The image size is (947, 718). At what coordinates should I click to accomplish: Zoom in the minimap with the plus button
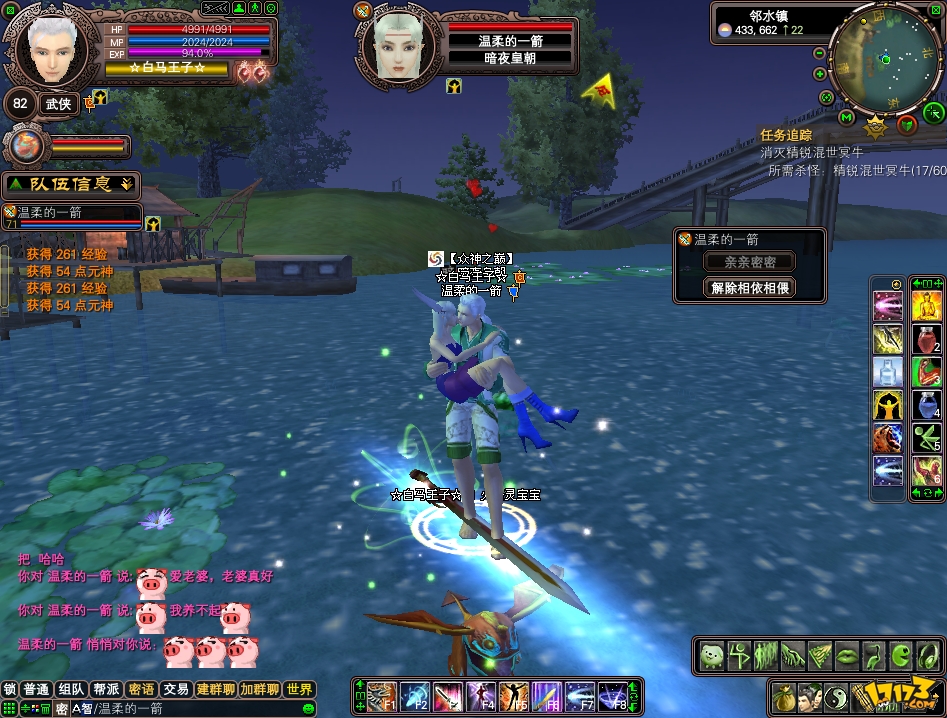click(x=820, y=74)
